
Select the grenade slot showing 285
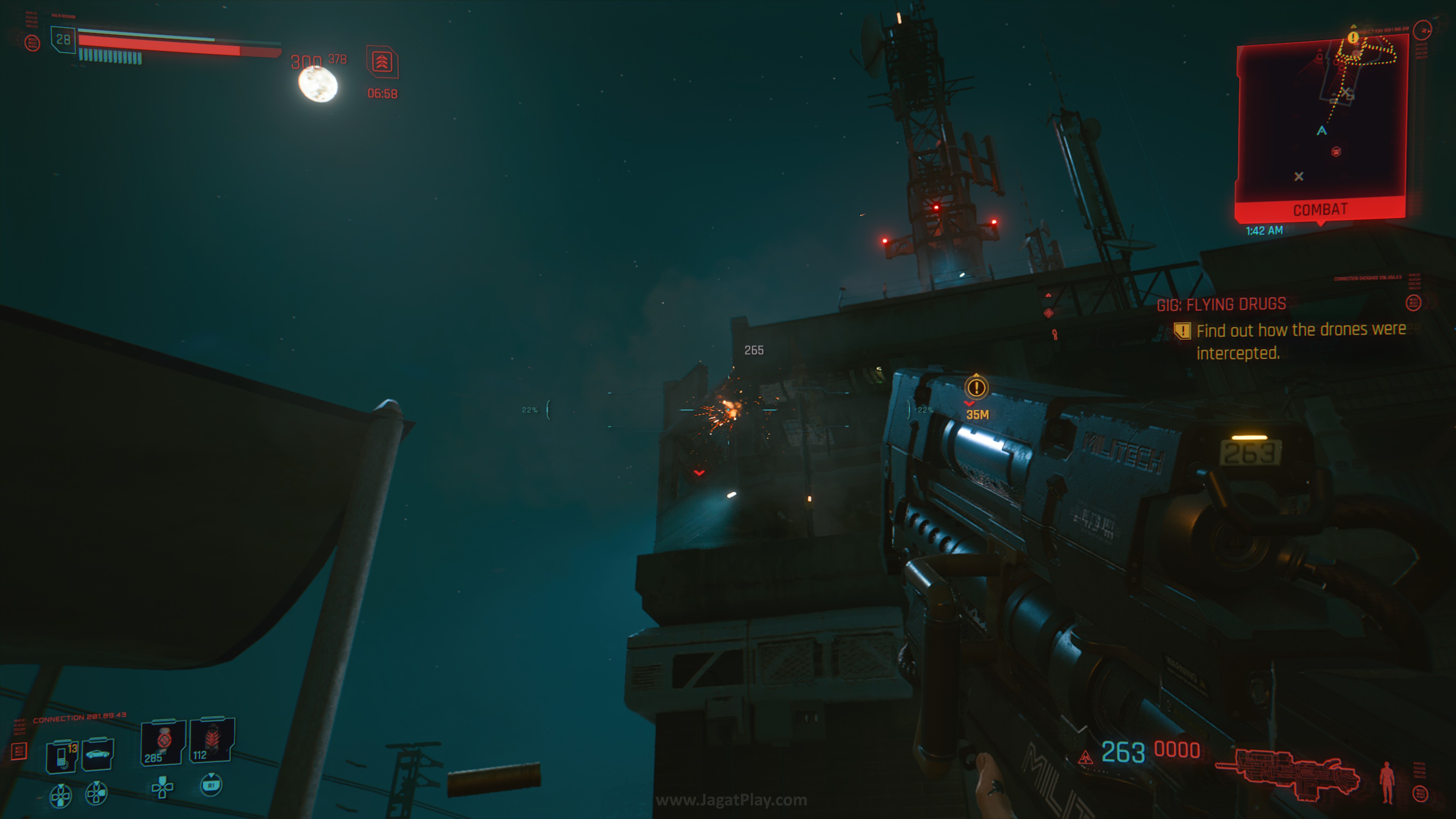pos(163,742)
